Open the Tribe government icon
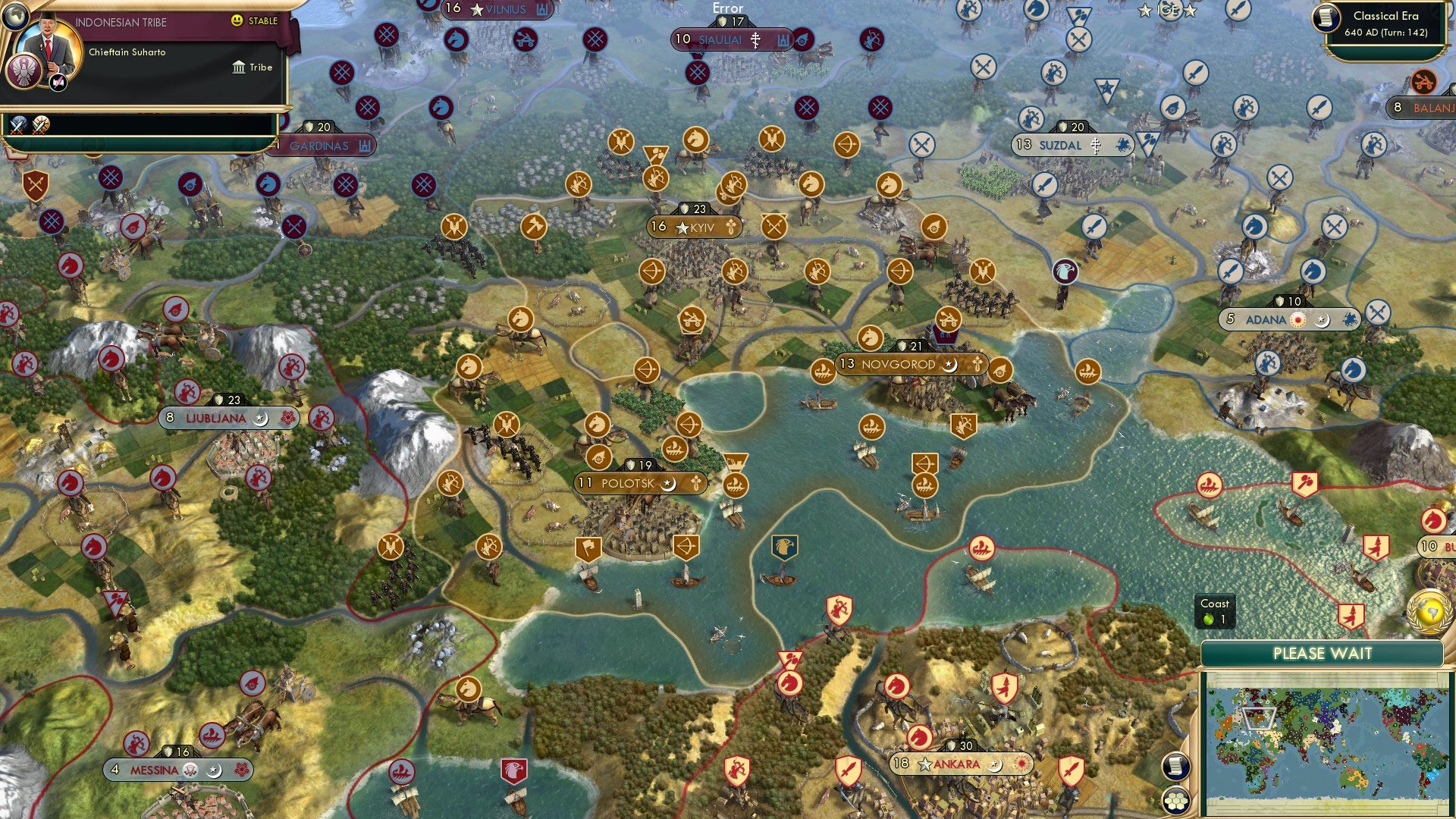This screenshot has width=1456, height=819. [240, 67]
